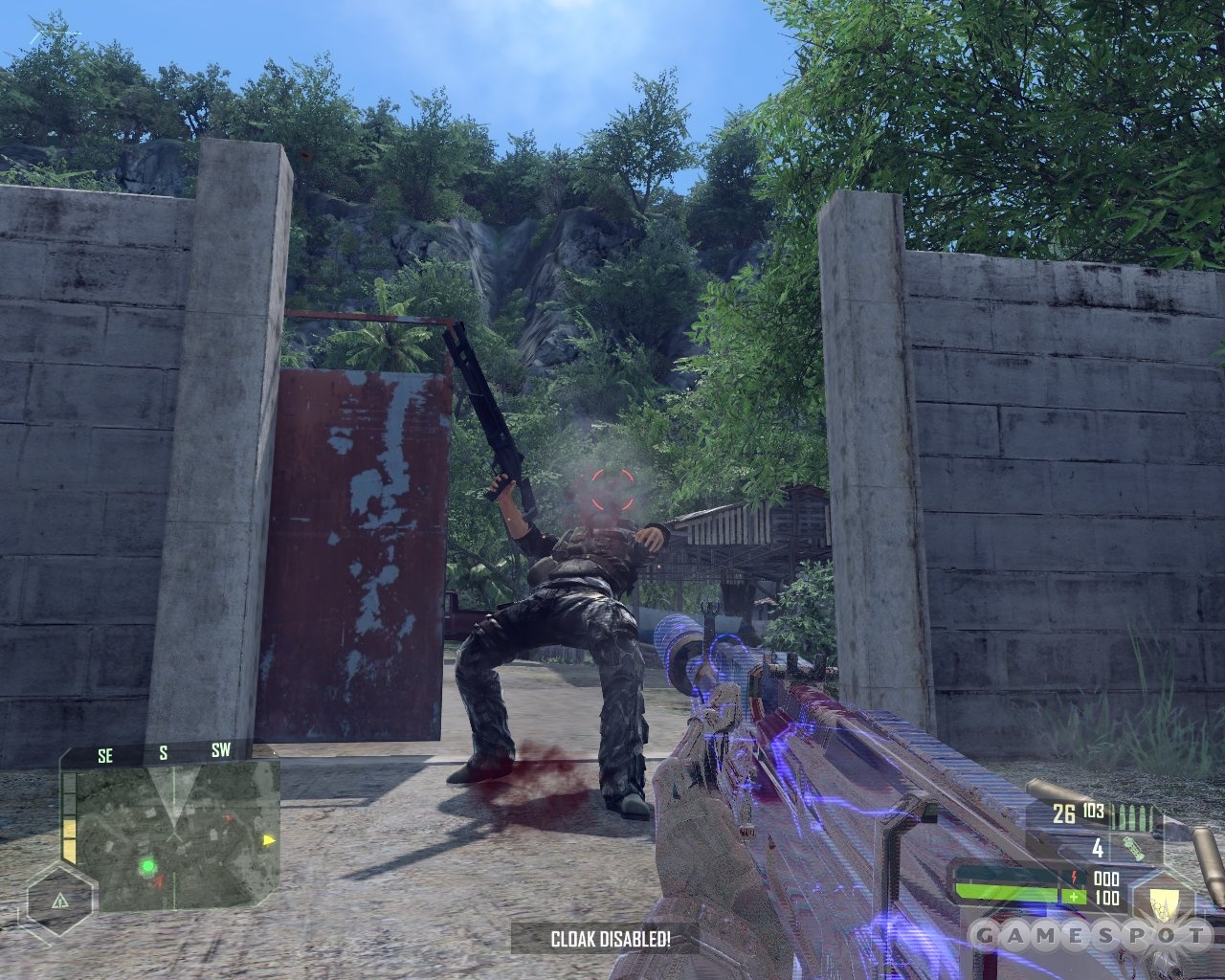
Task: Click the yellow zoom level bar beside the minimap
Action: coord(69,838)
